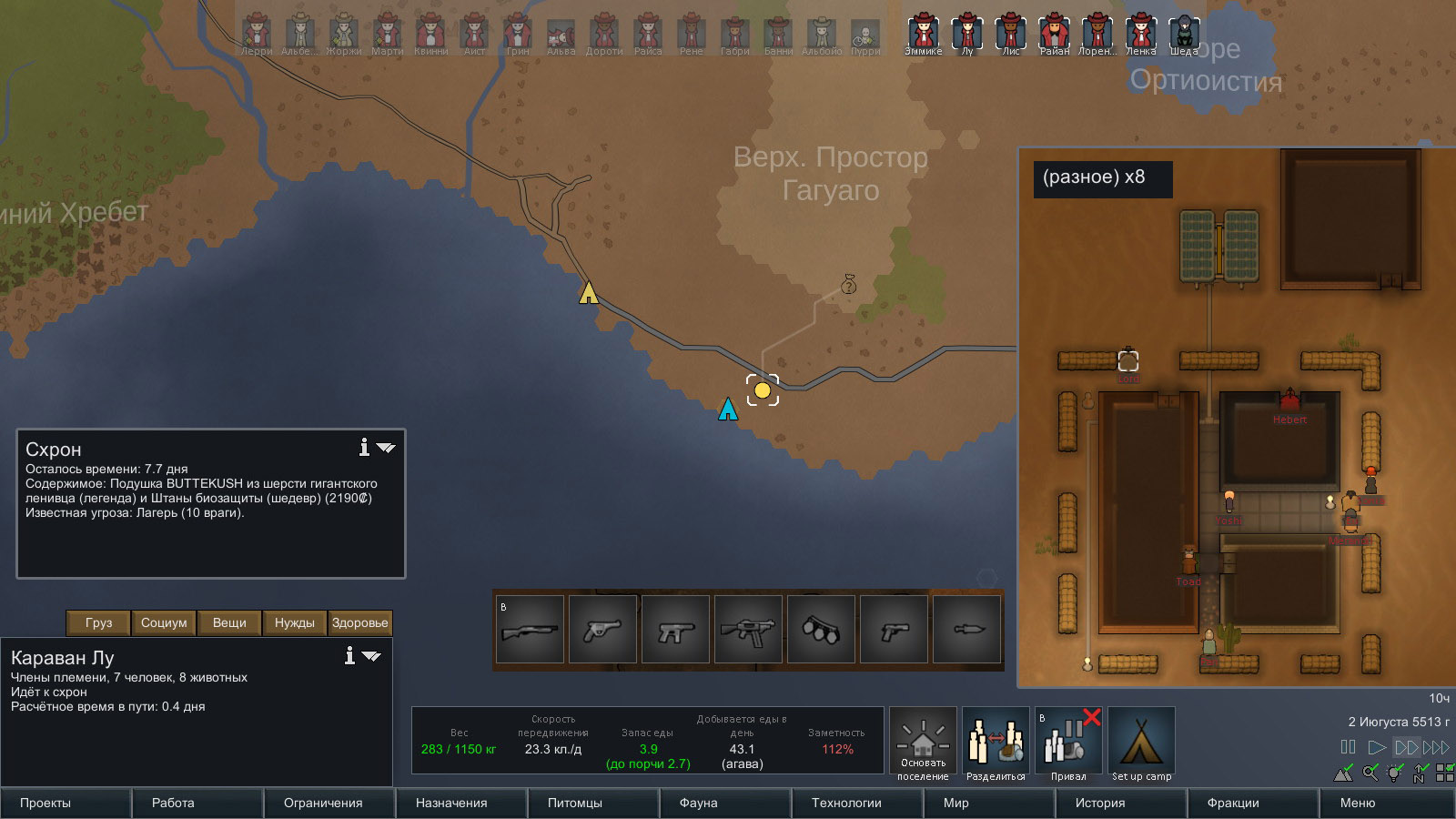The height and width of the screenshot is (819, 1456).
Task: Click the Основать поселение button
Action: coord(923,743)
